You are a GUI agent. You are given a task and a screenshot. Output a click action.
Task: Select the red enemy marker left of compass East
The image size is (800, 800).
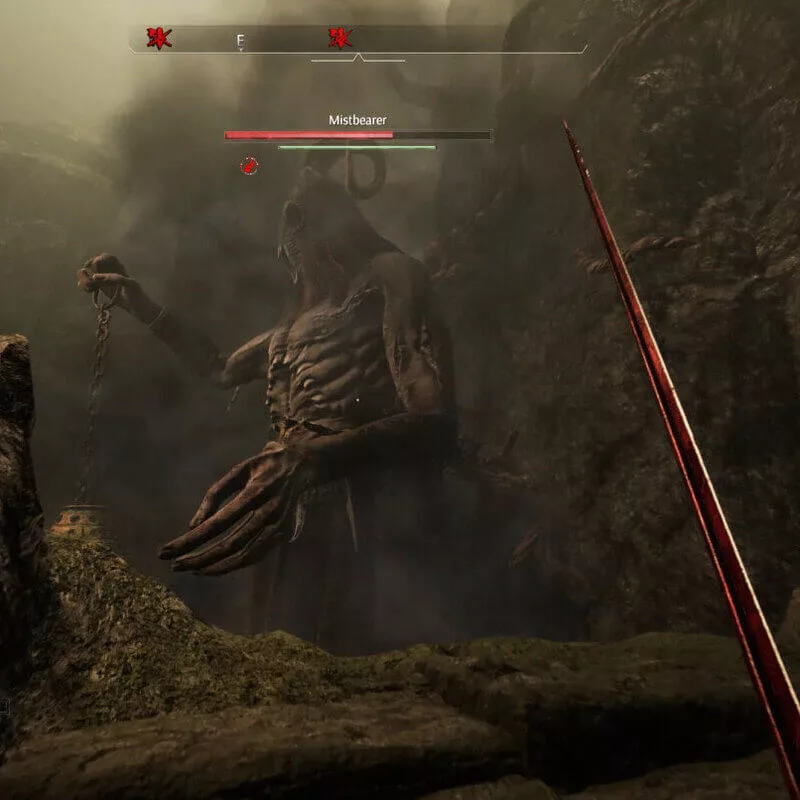click(x=158, y=39)
